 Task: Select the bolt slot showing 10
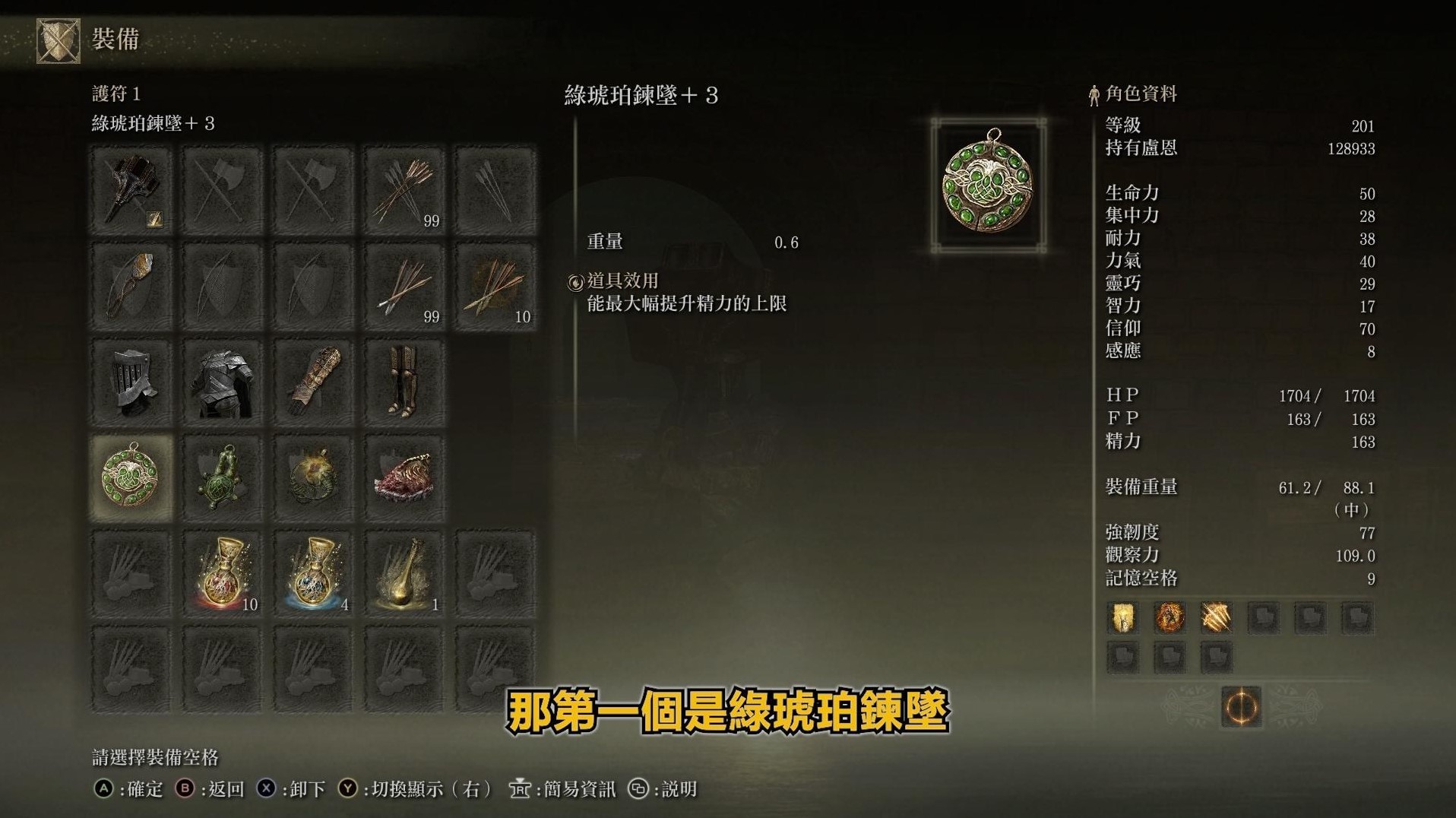tap(494, 285)
